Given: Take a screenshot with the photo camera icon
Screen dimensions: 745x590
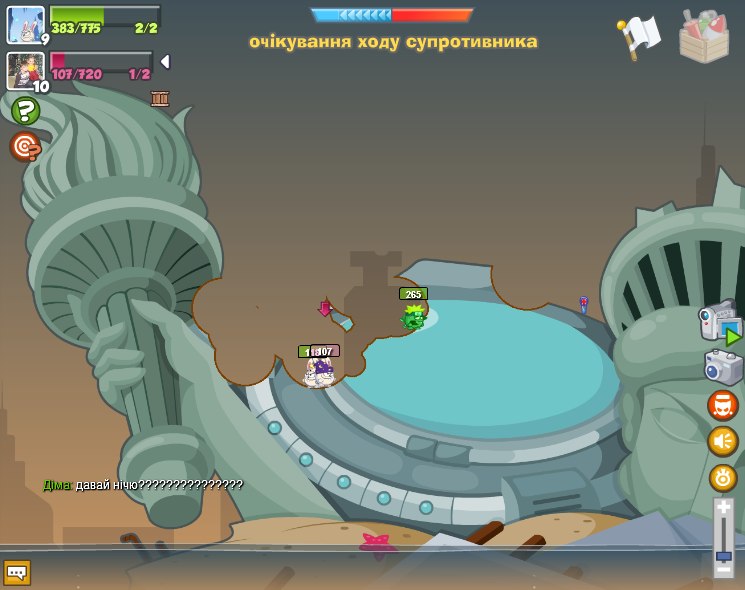Looking at the screenshot, I should (x=723, y=367).
